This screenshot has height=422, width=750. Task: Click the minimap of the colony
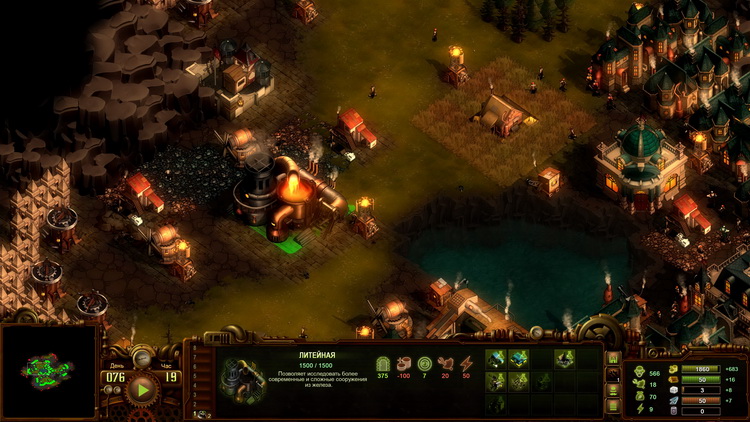pyautogui.click(x=48, y=372)
